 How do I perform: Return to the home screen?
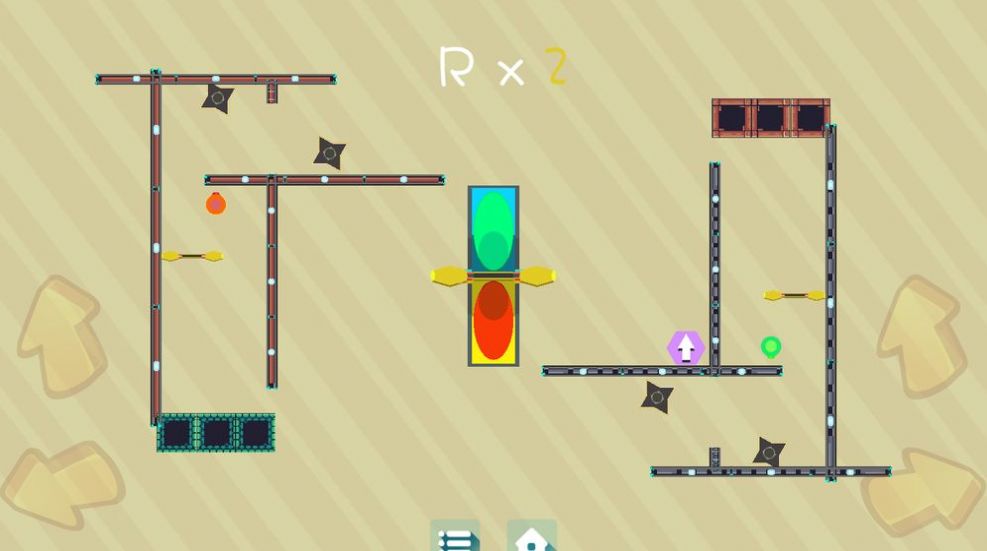[x=532, y=538]
